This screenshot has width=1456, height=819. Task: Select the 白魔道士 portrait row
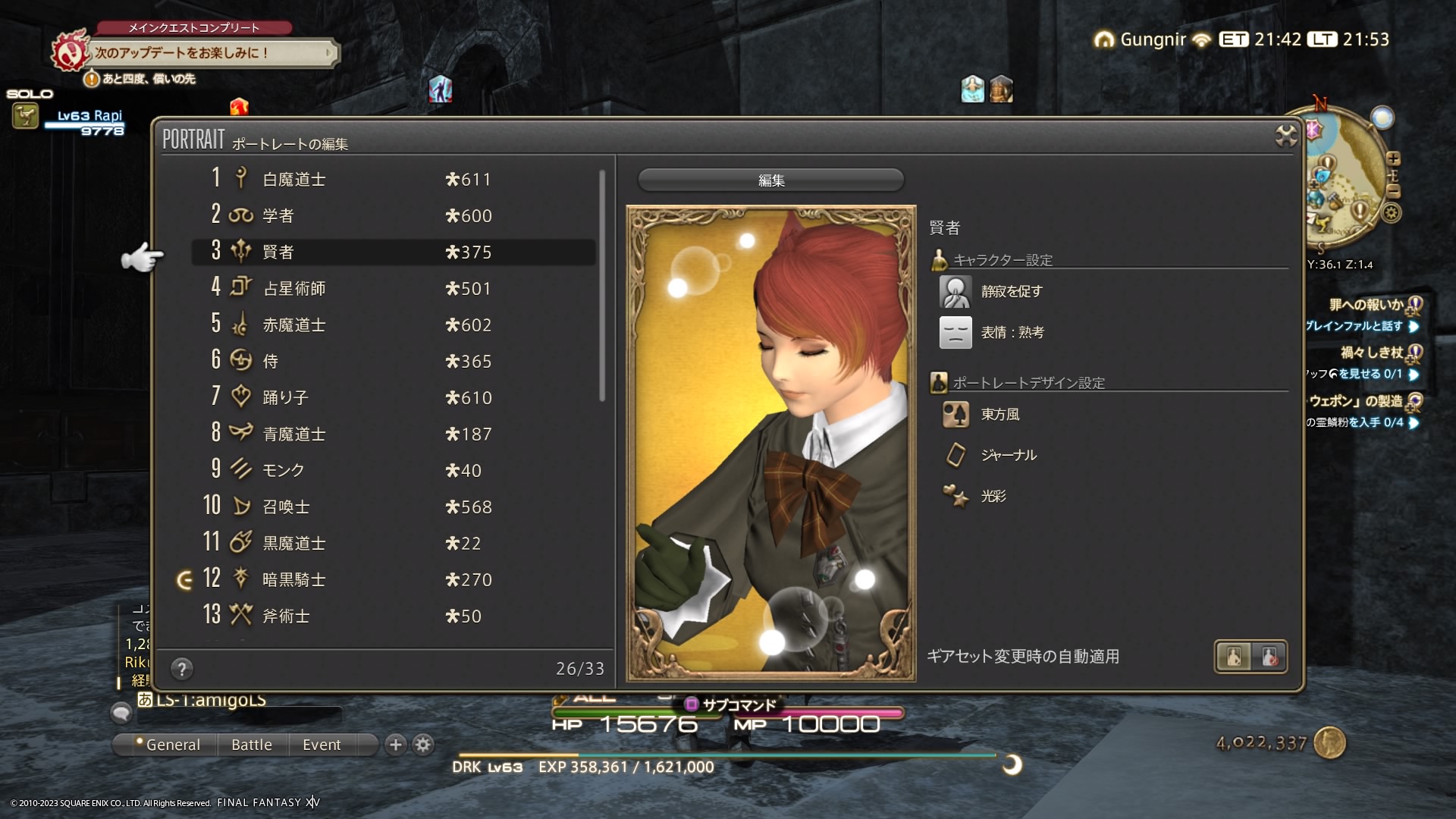click(379, 180)
